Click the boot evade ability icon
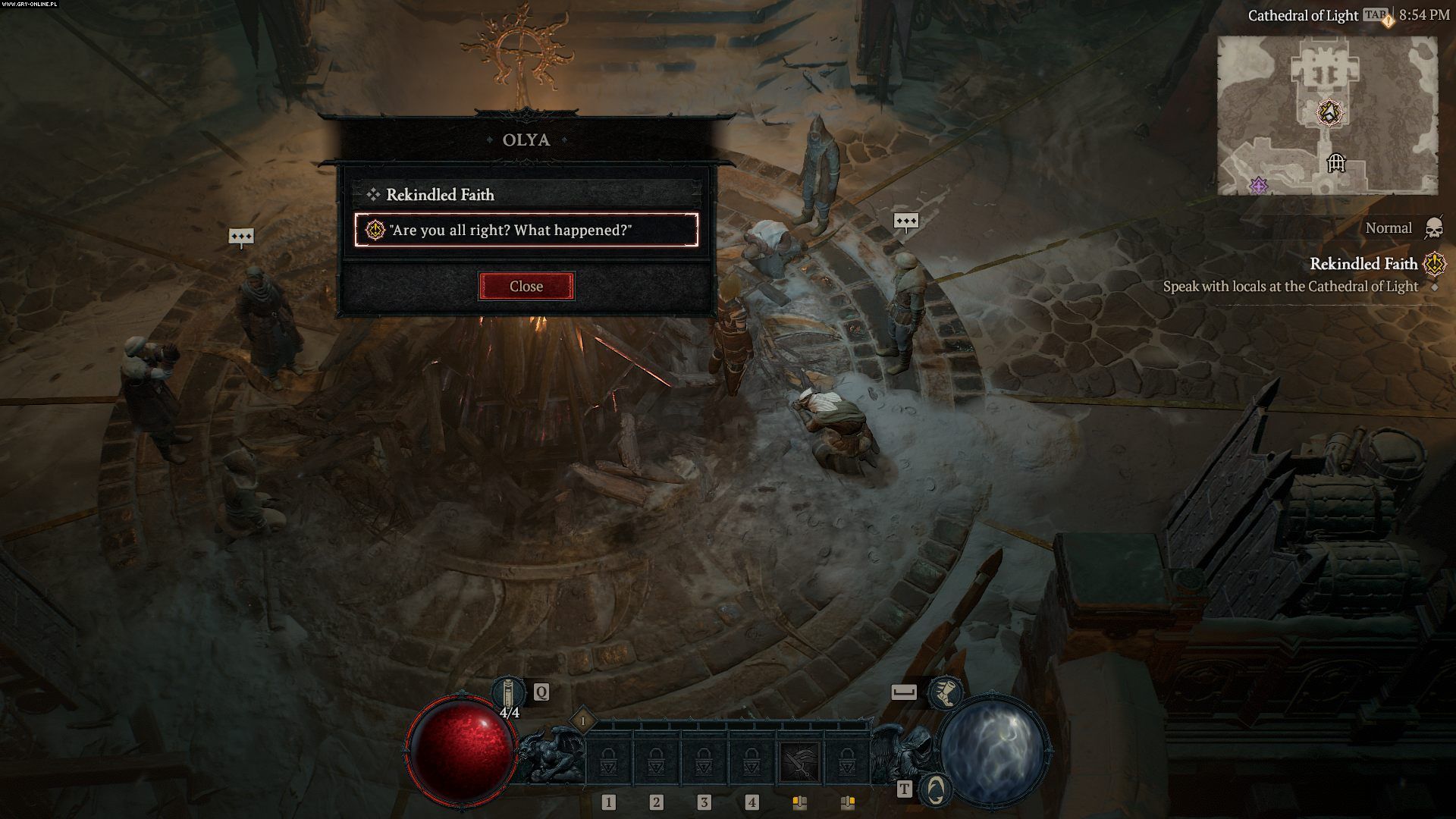The width and height of the screenshot is (1456, 819). 946,692
